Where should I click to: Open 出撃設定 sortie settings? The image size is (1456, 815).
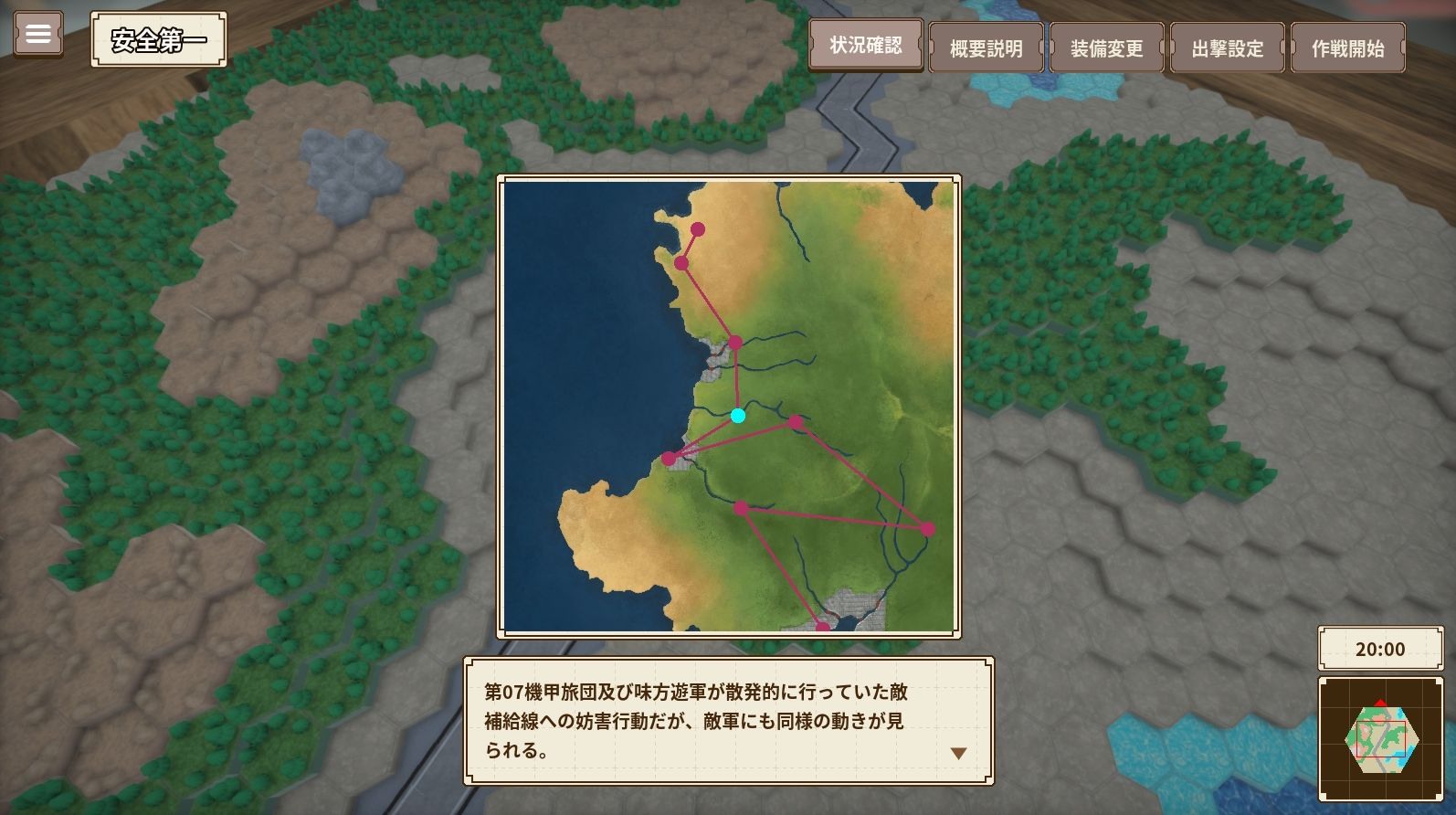point(1227,47)
